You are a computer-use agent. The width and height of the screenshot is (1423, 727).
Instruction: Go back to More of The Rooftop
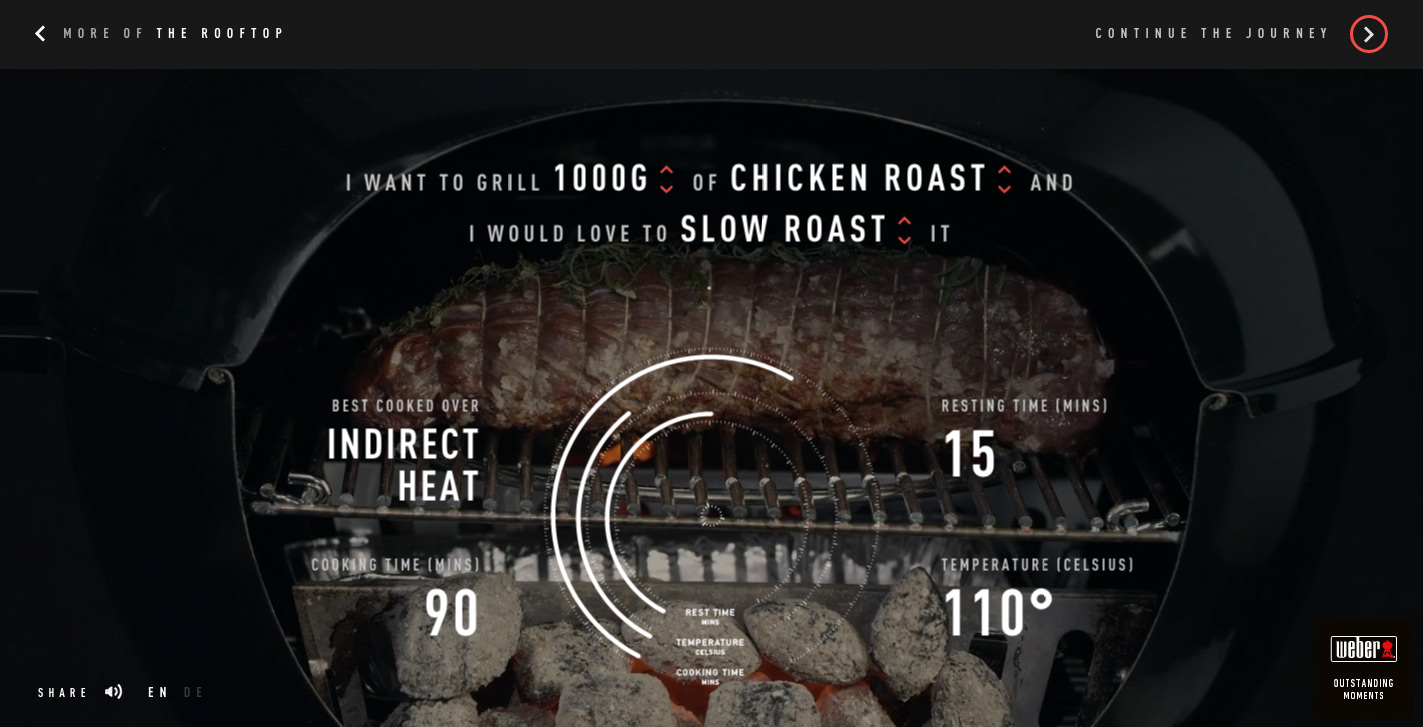tap(160, 34)
